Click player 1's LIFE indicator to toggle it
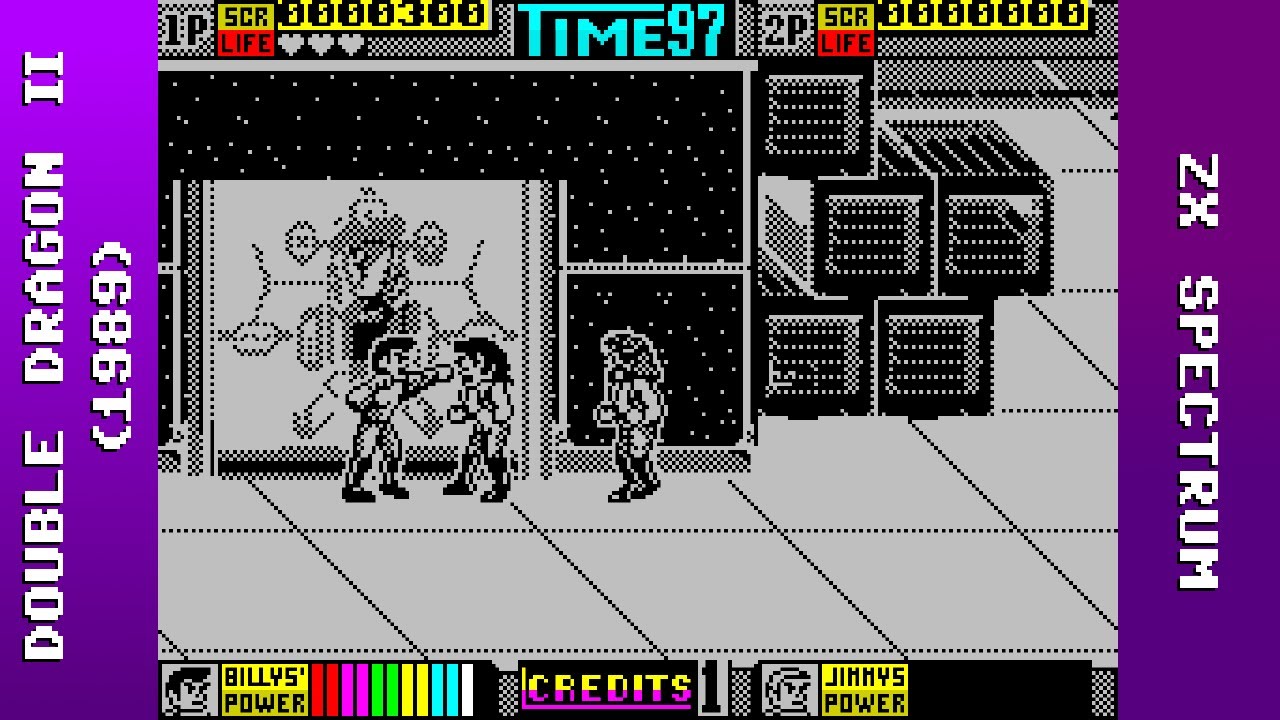1280x720 pixels. (245, 44)
